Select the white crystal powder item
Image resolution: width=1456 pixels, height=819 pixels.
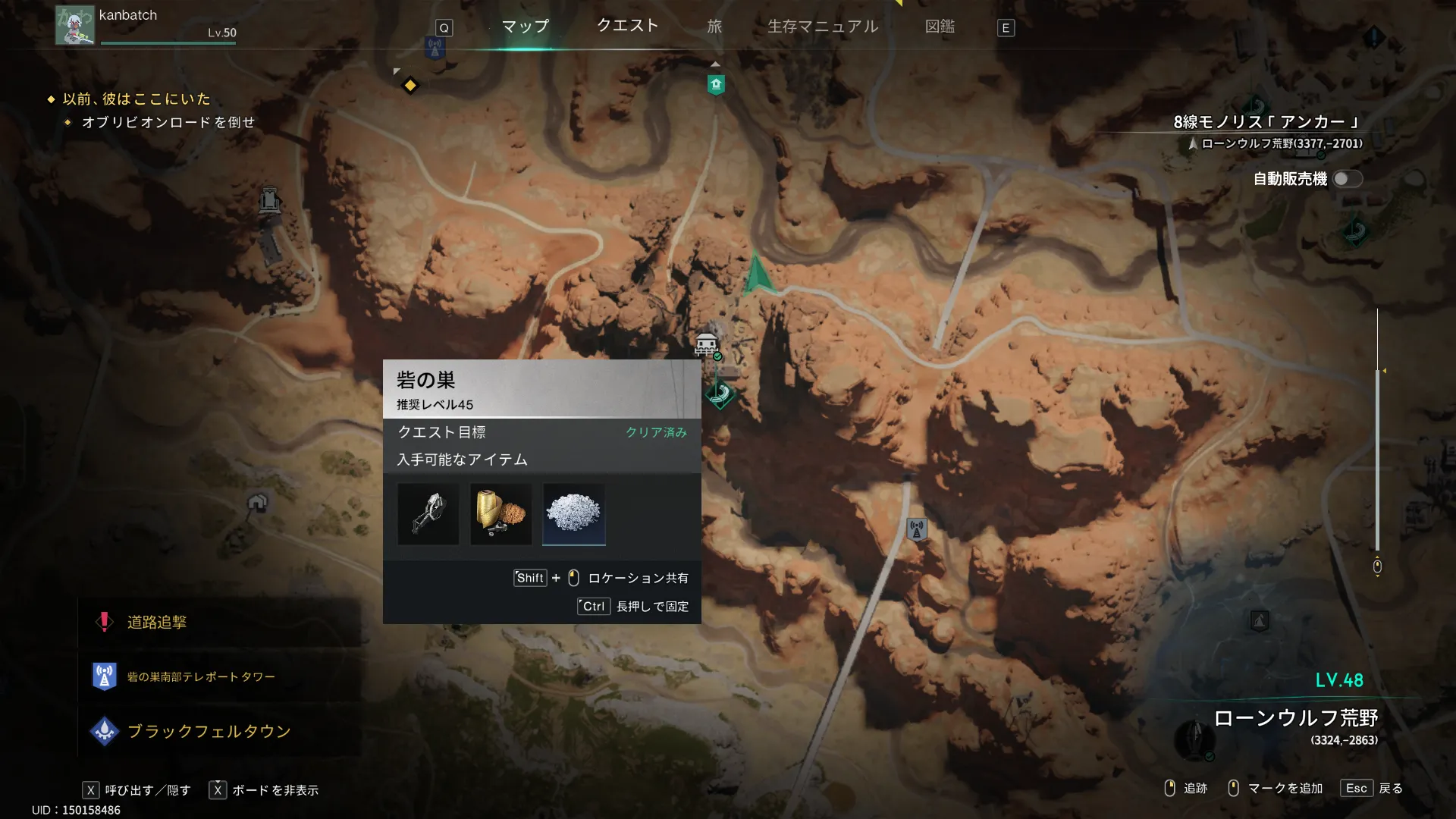[x=574, y=514]
